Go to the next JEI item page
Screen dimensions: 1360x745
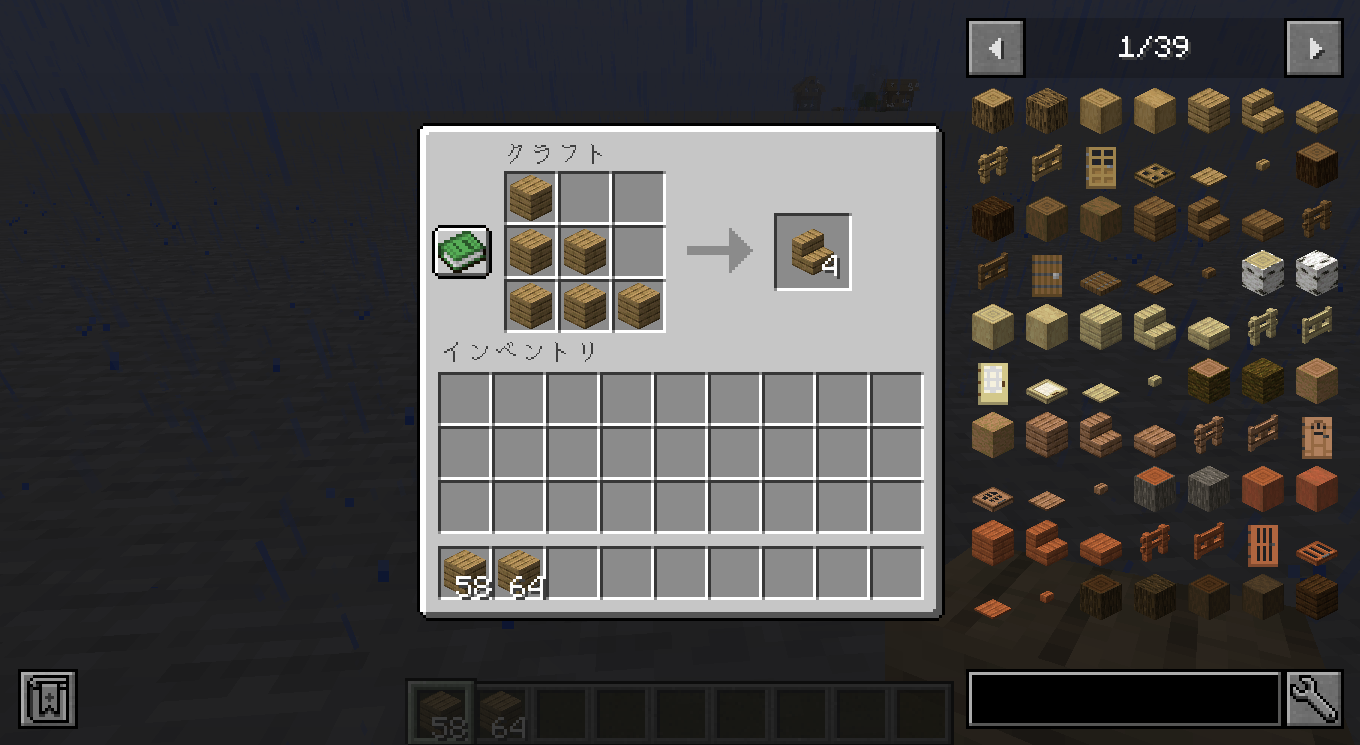[x=1313, y=47]
